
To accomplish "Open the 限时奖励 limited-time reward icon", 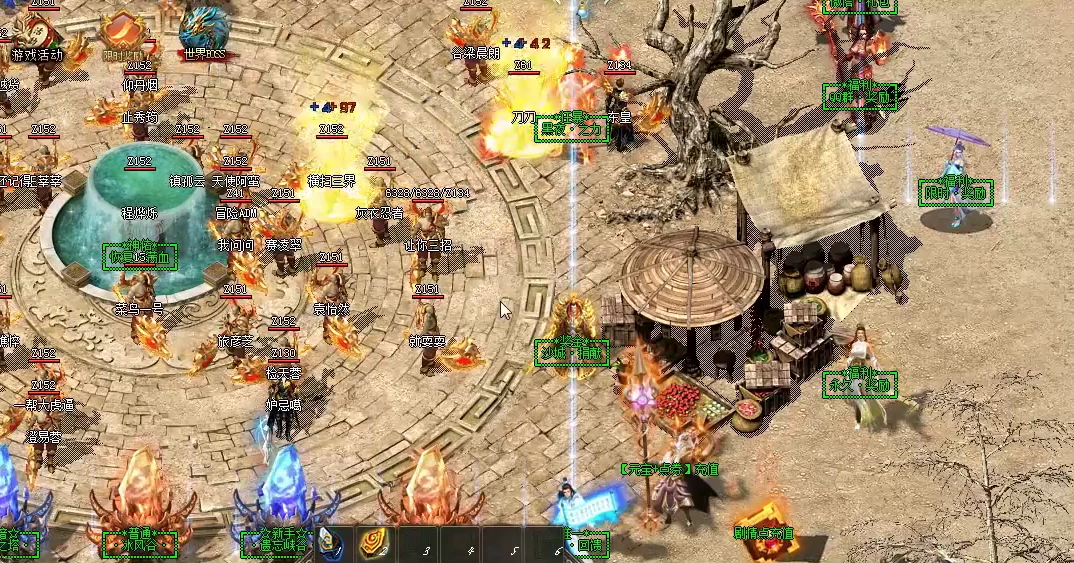I will (x=122, y=33).
